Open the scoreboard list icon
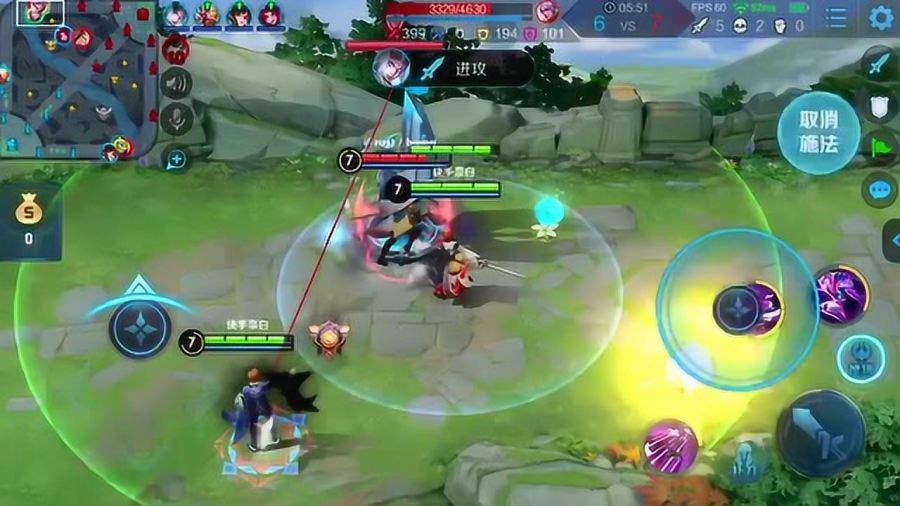The height and width of the screenshot is (506, 900). click(836, 17)
